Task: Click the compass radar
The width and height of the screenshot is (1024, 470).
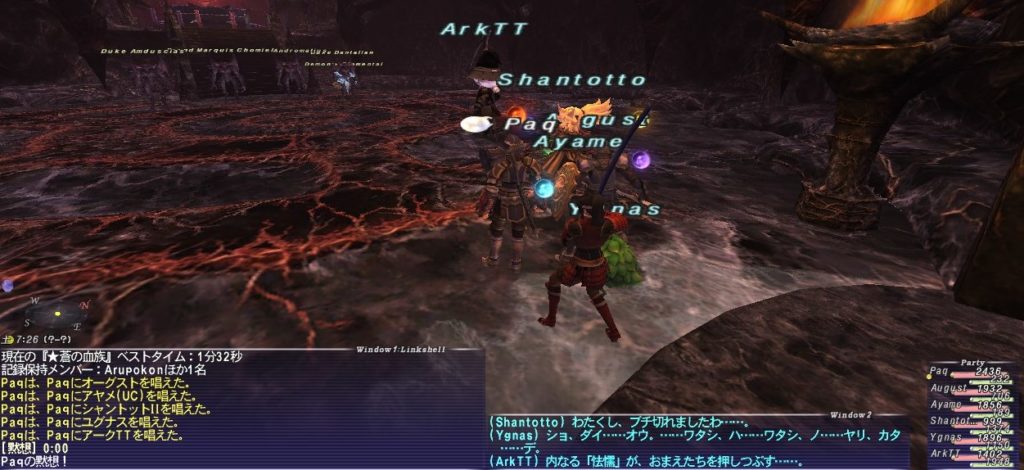Action: pos(58,314)
